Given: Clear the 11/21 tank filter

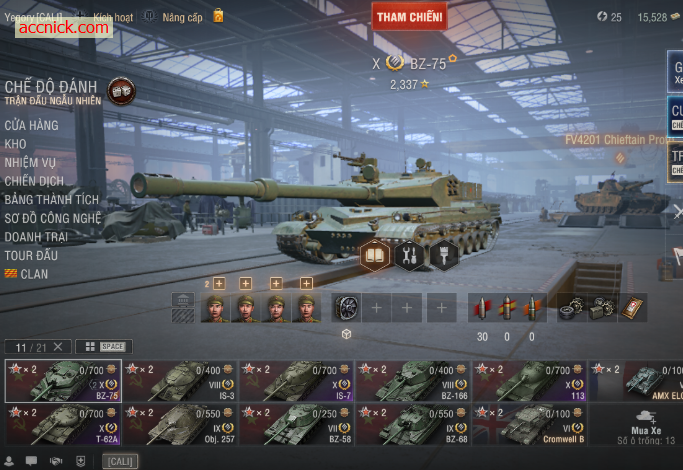Looking at the screenshot, I should [x=58, y=346].
